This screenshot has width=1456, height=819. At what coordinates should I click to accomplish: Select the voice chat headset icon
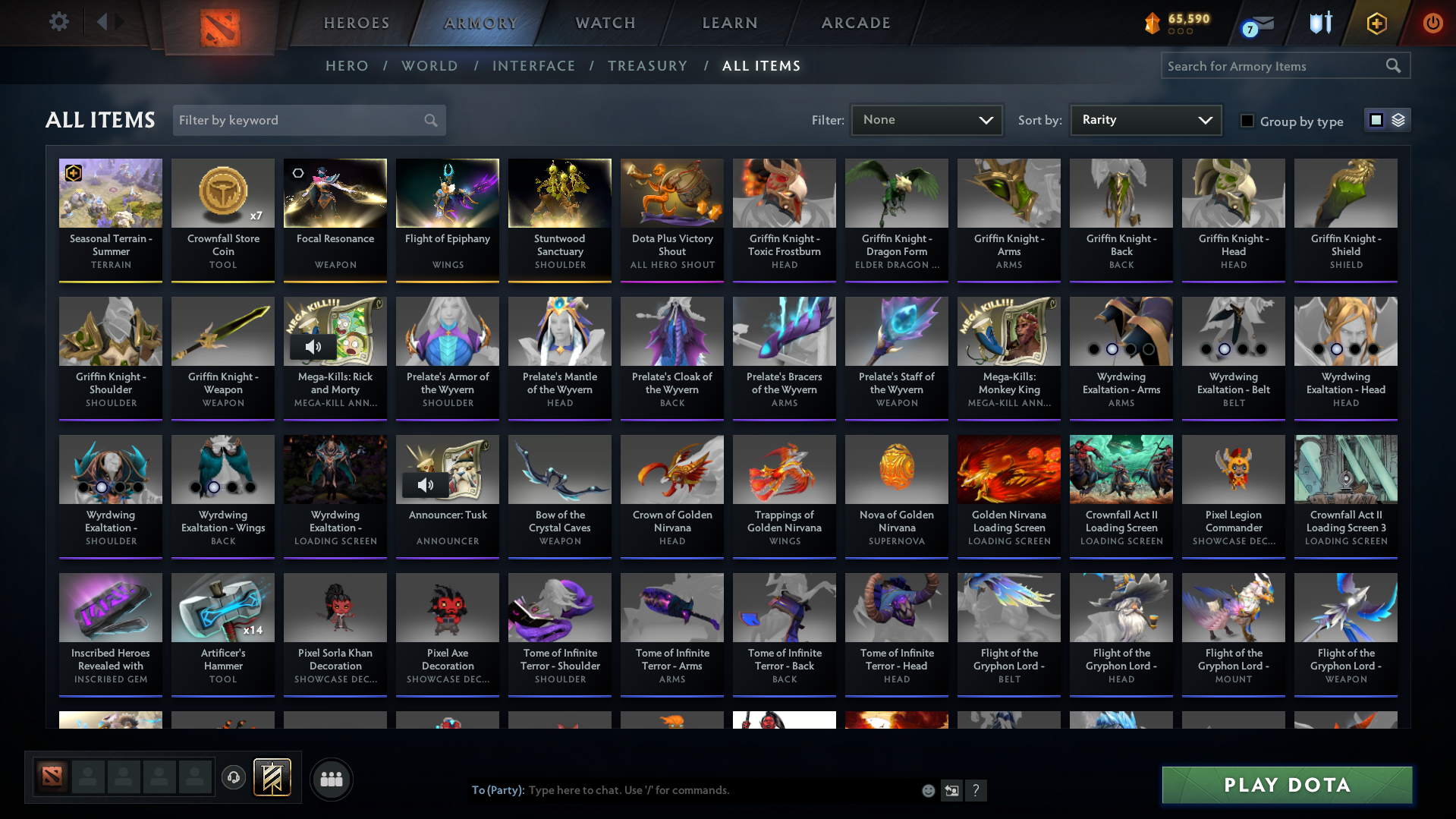tap(233, 778)
